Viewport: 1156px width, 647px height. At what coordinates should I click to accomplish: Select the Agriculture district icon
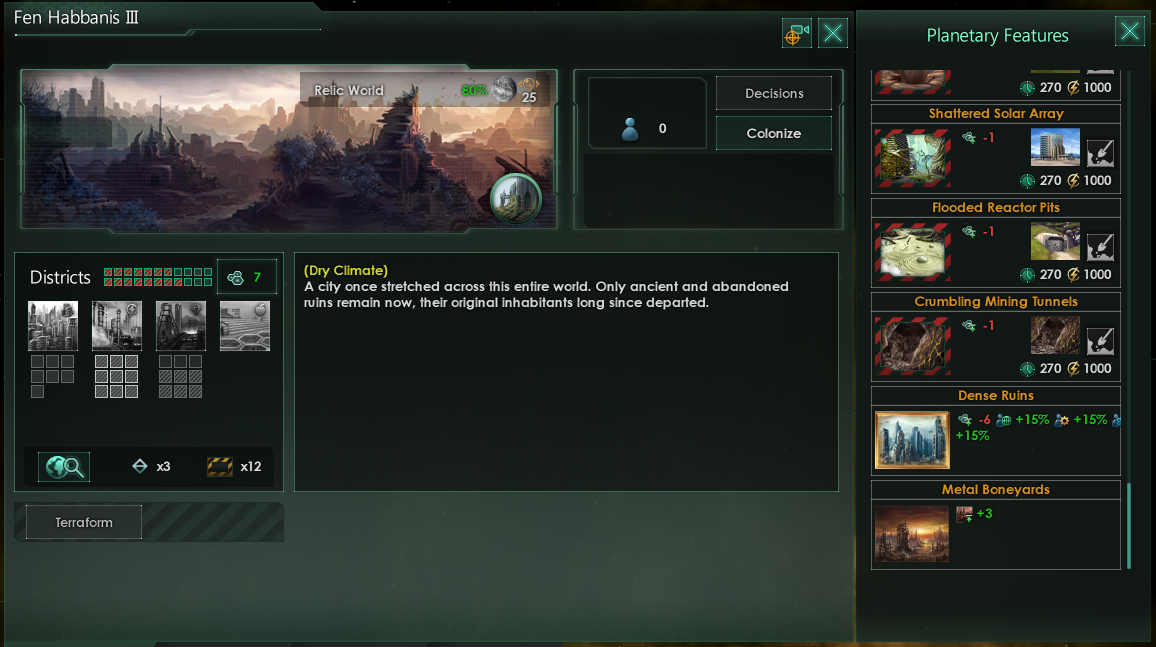(x=245, y=326)
